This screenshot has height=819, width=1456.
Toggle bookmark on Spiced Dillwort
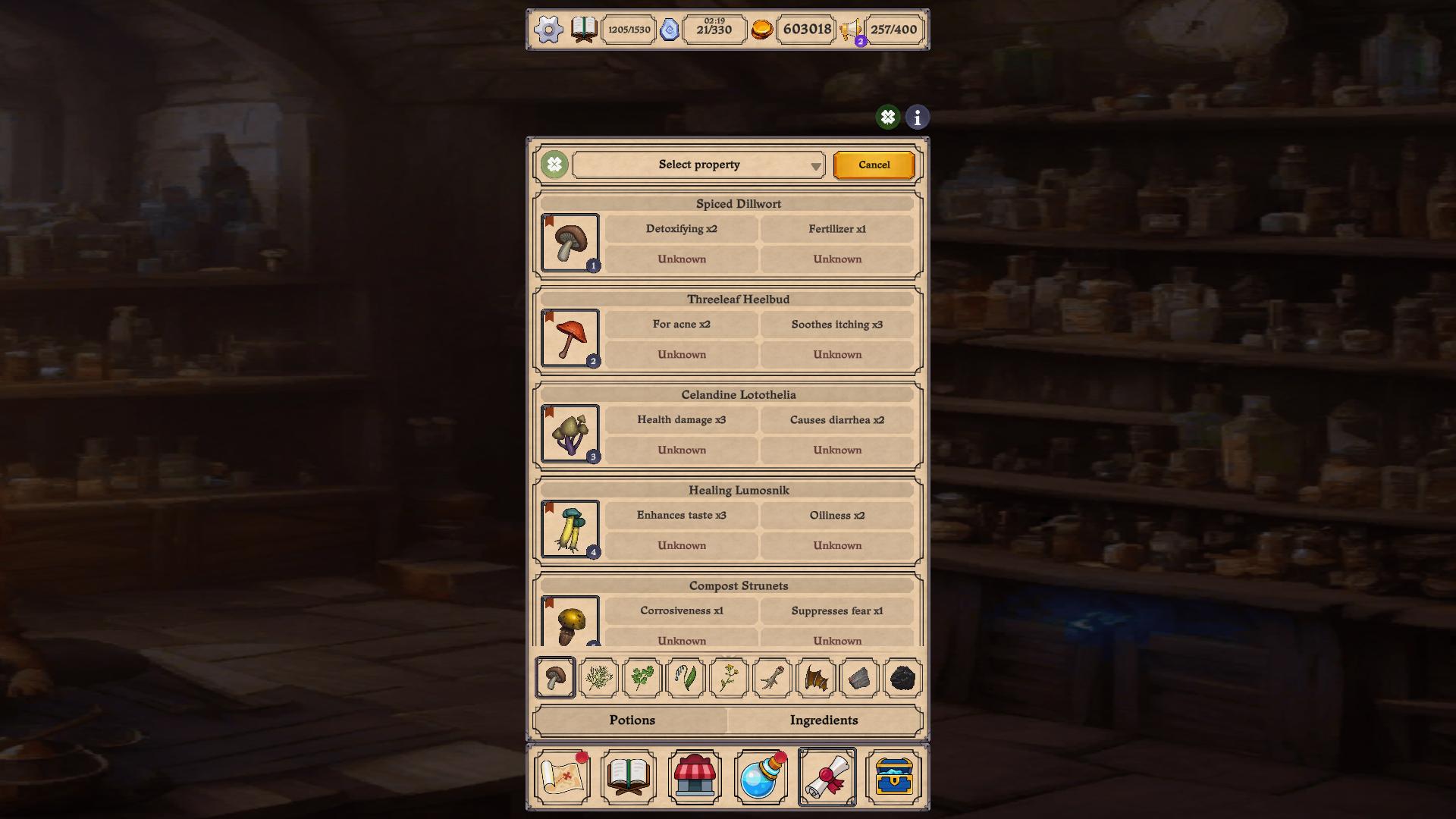point(549,221)
